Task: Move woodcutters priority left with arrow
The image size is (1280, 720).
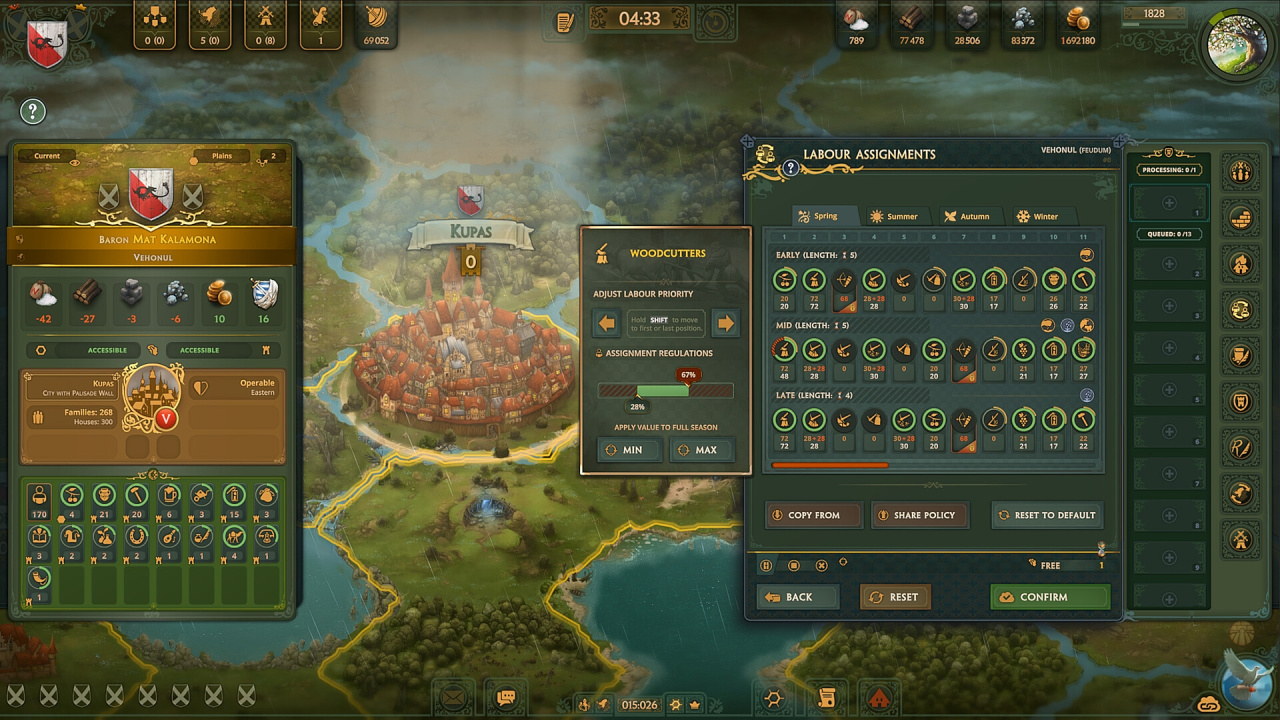Action: click(606, 323)
